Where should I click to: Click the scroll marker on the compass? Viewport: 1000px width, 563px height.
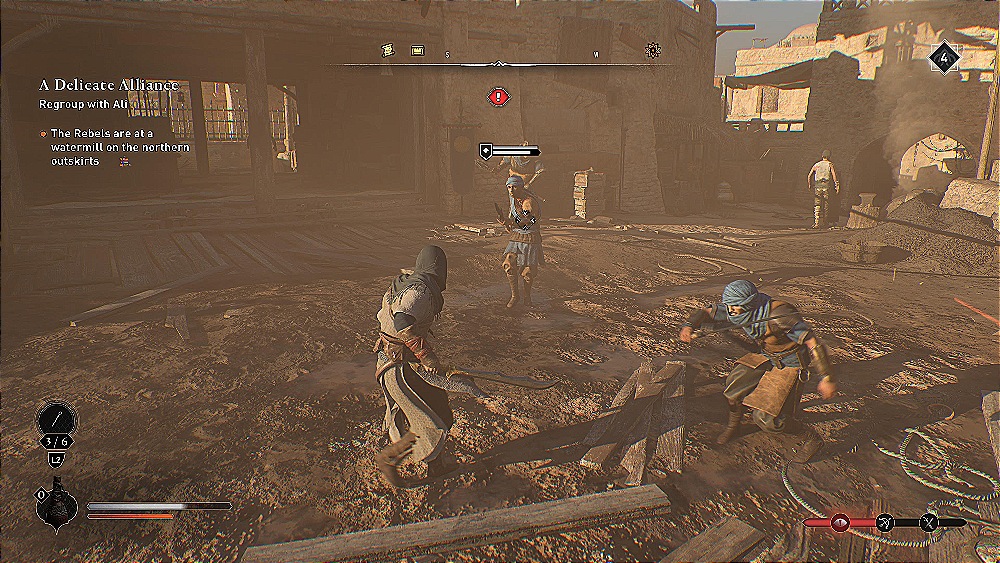click(389, 49)
